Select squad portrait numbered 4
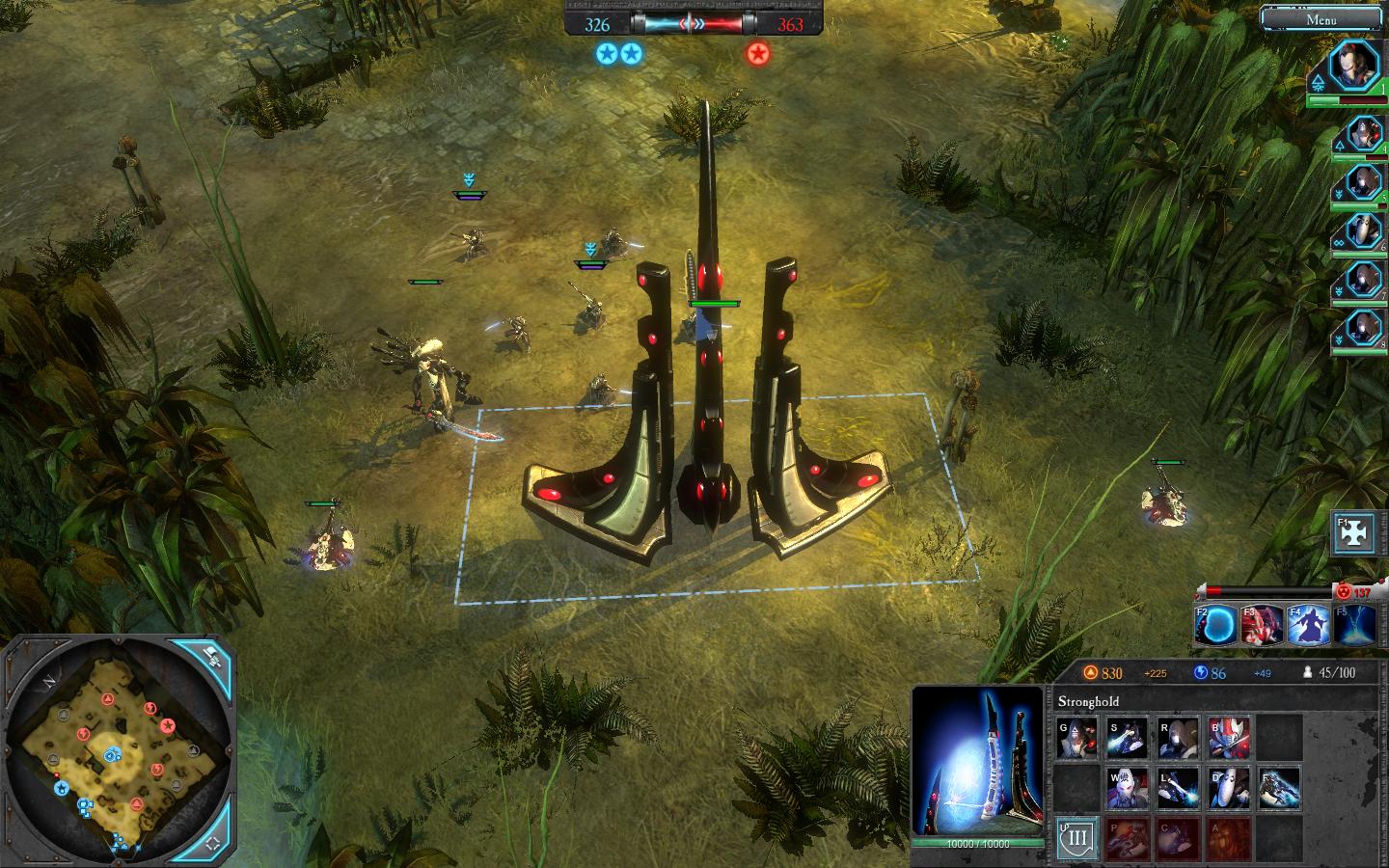The width and height of the screenshot is (1389, 868). [1363, 135]
